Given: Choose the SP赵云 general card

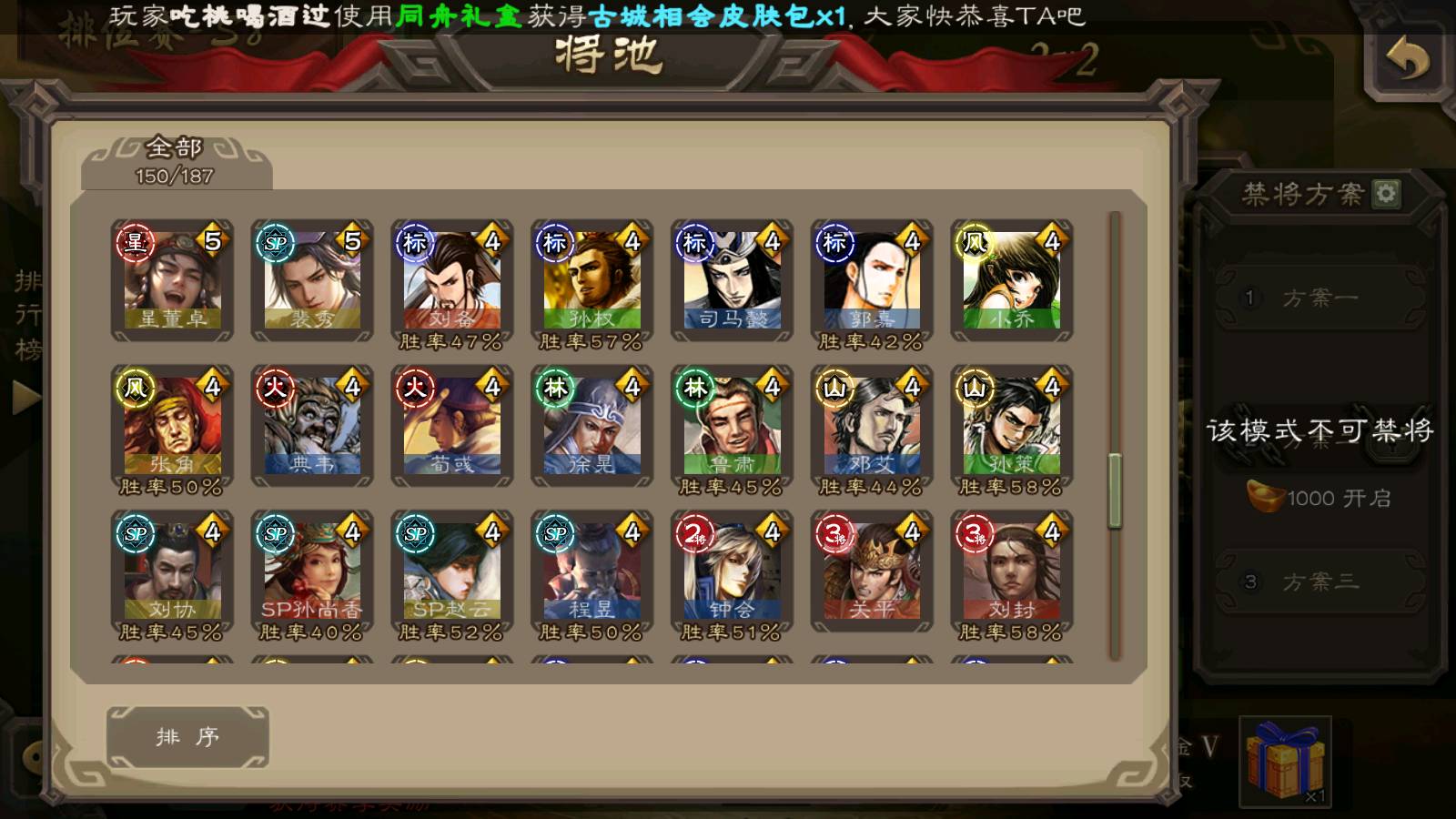Looking at the screenshot, I should [x=452, y=571].
